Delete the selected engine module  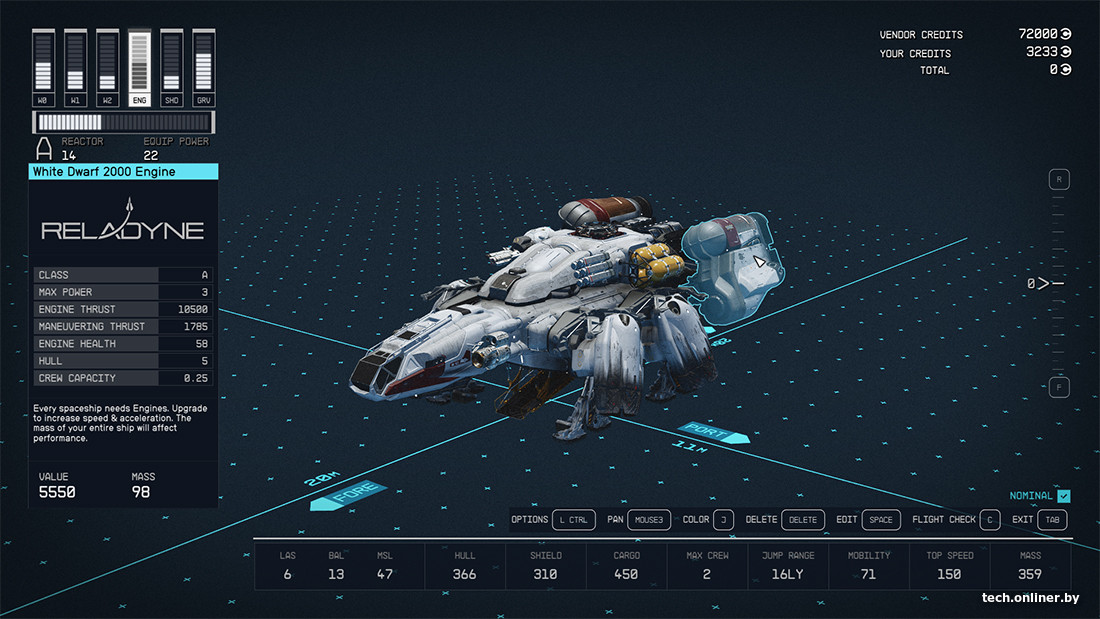point(803,520)
